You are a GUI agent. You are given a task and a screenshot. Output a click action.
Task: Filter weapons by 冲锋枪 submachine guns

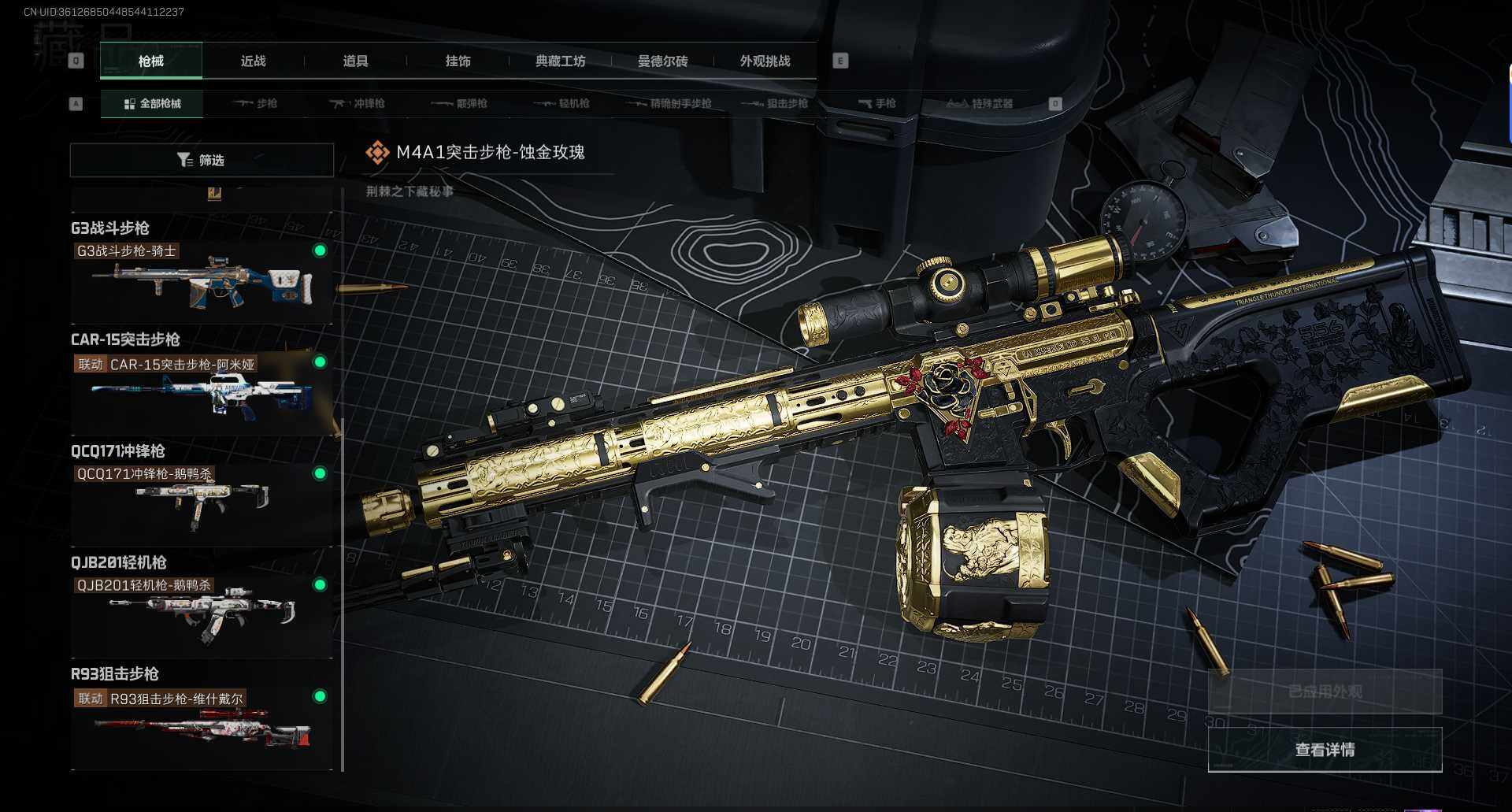[358, 104]
